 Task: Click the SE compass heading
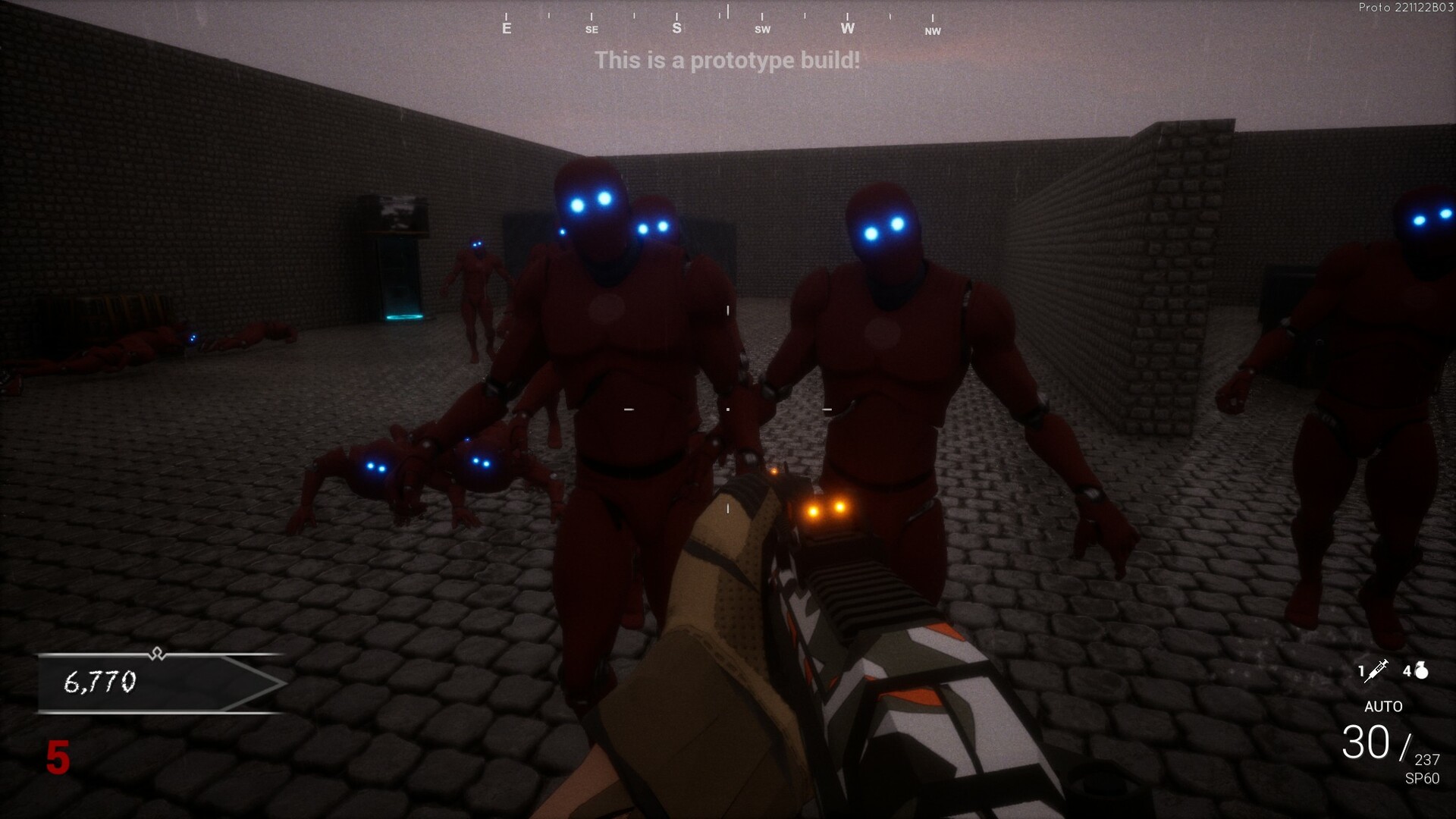[591, 30]
